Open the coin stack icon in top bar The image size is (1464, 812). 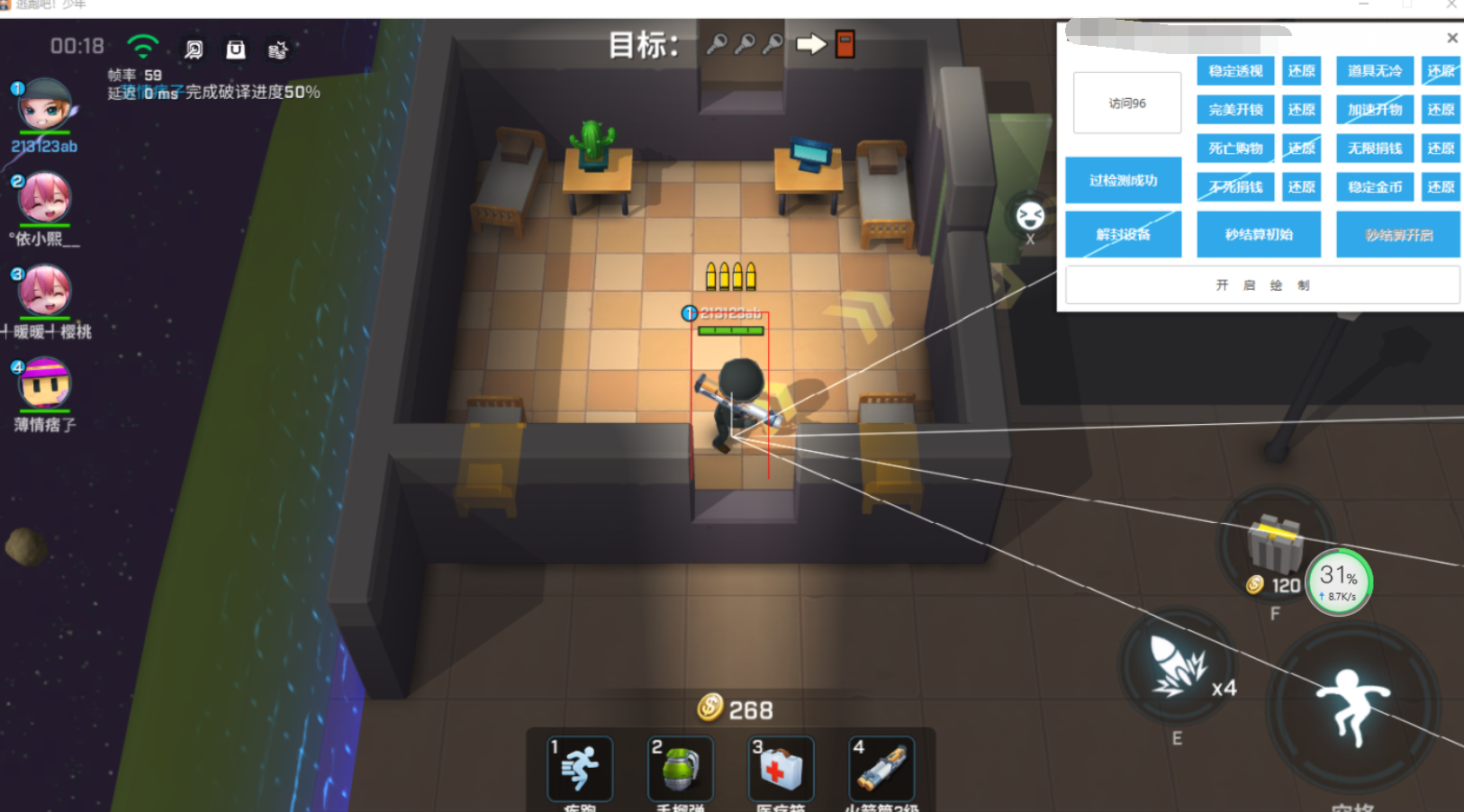tap(278, 50)
